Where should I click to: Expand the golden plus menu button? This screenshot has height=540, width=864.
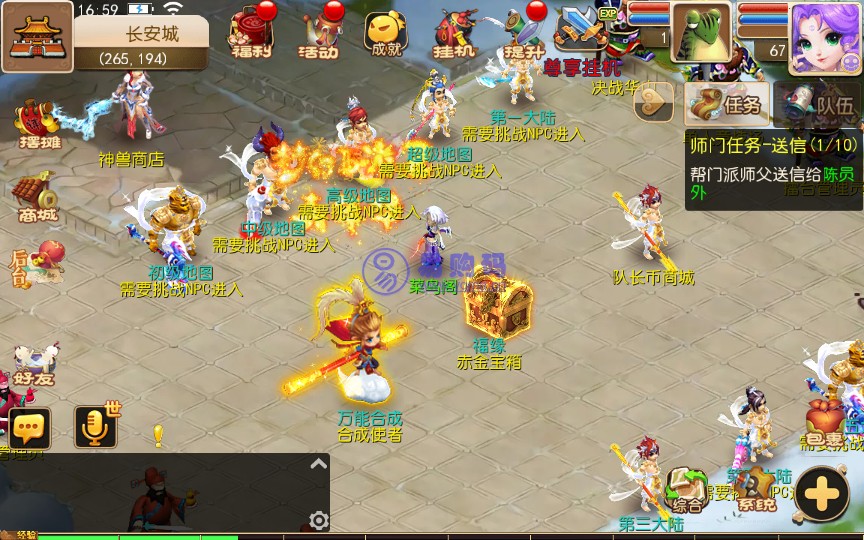tap(824, 492)
